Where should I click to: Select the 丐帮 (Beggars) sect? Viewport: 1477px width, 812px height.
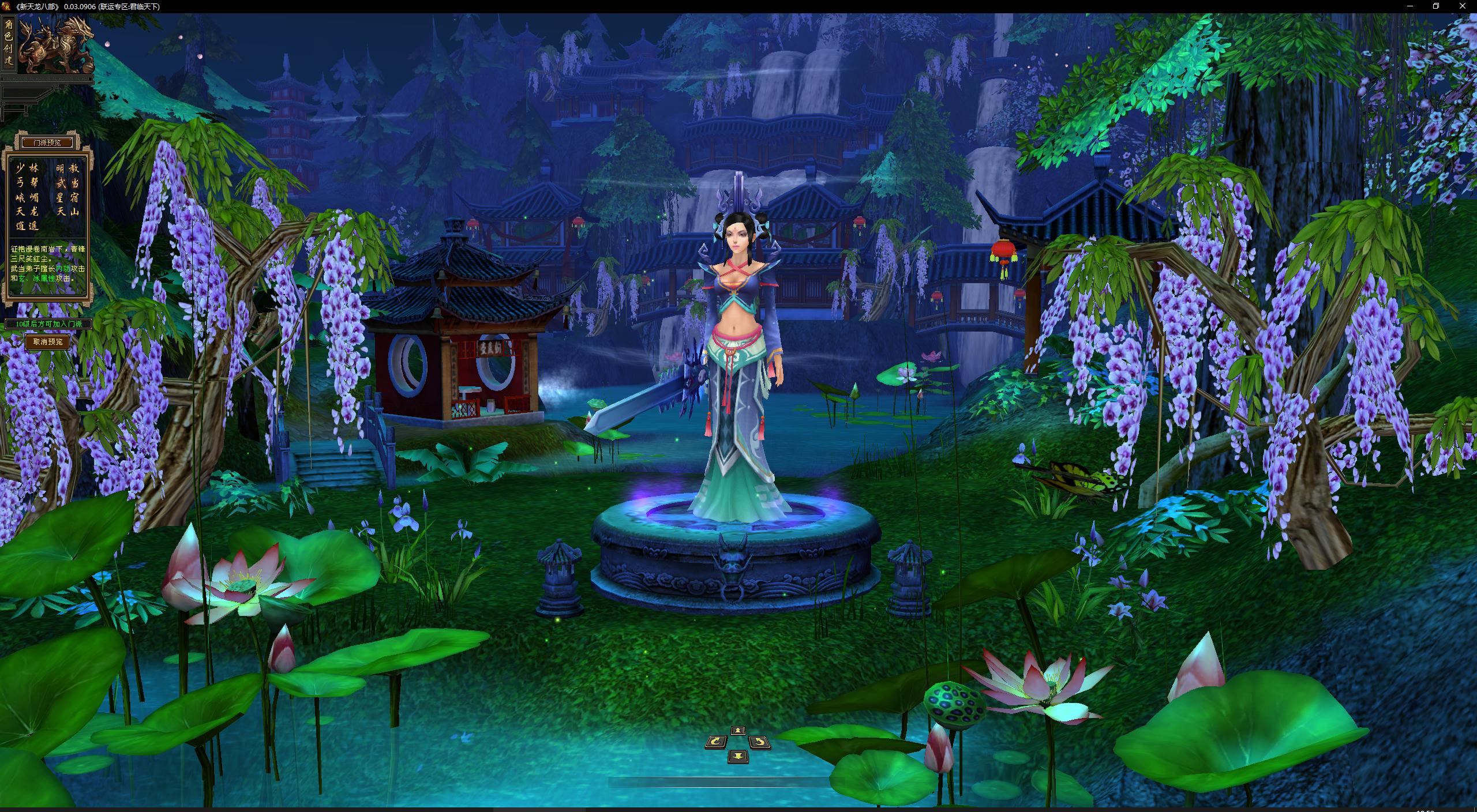tap(27, 183)
